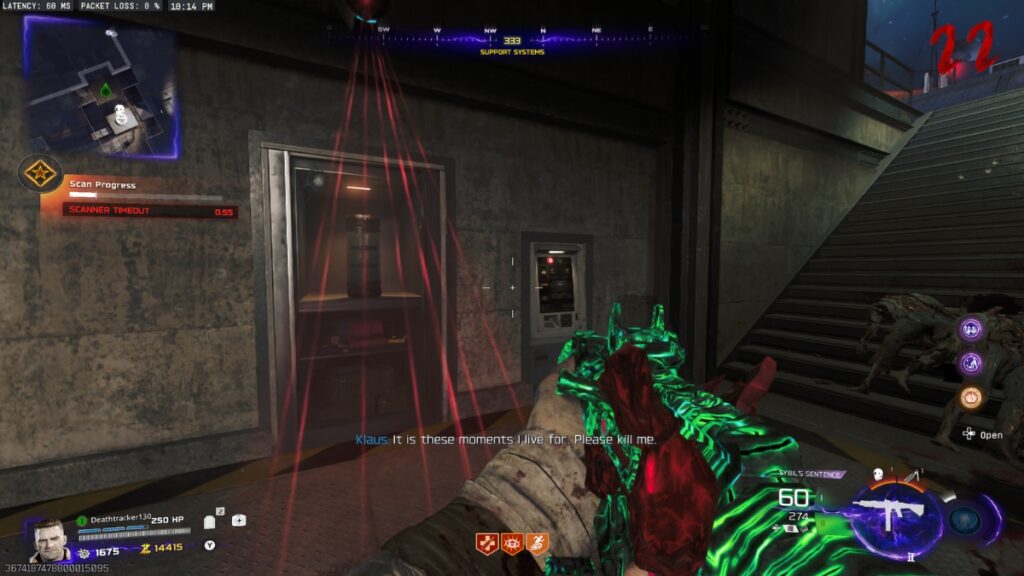Select the top purple power-up icon

pyautogui.click(x=970, y=329)
